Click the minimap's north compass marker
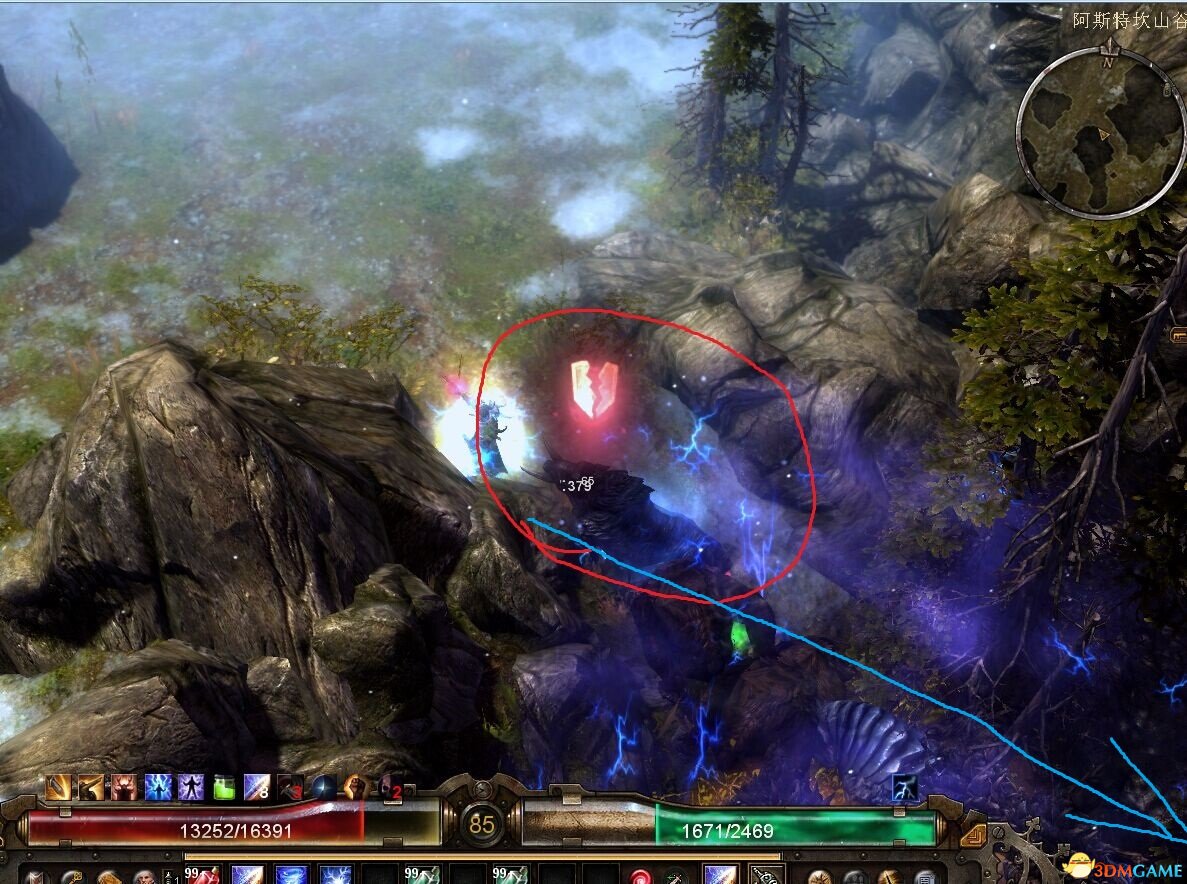This screenshot has width=1187, height=884. [1108, 61]
